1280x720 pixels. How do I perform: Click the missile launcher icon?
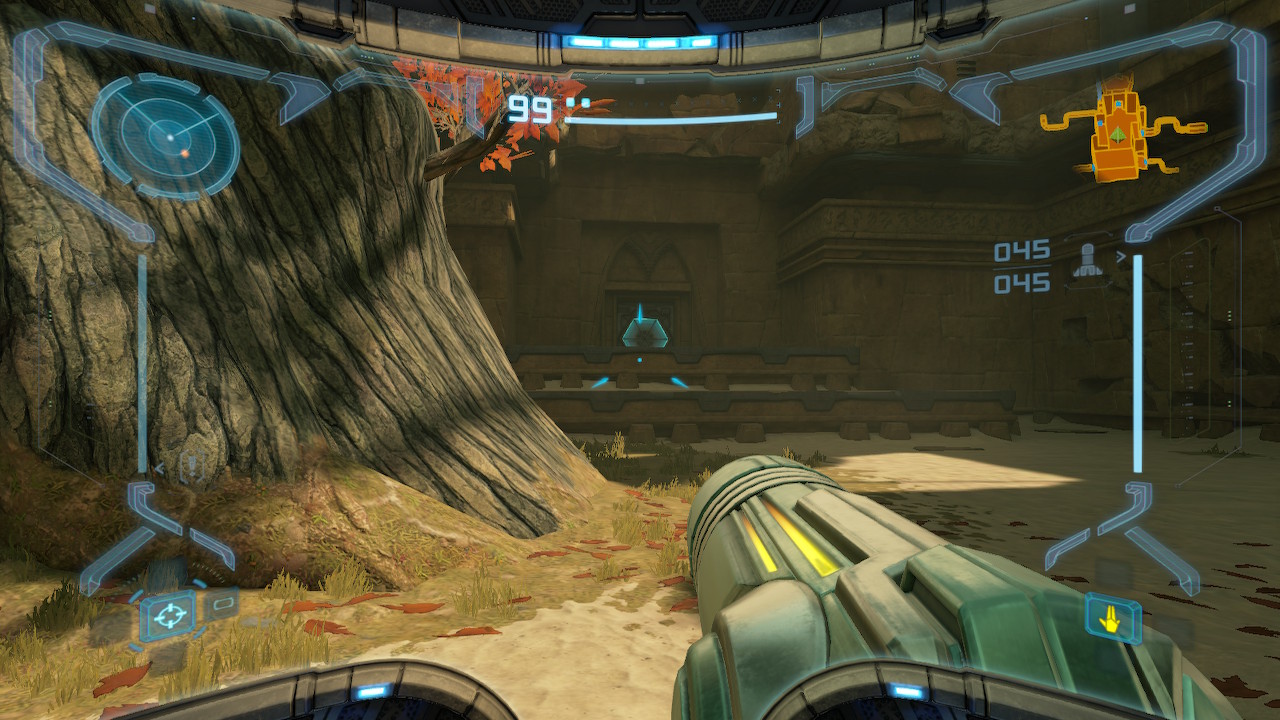(1088, 262)
